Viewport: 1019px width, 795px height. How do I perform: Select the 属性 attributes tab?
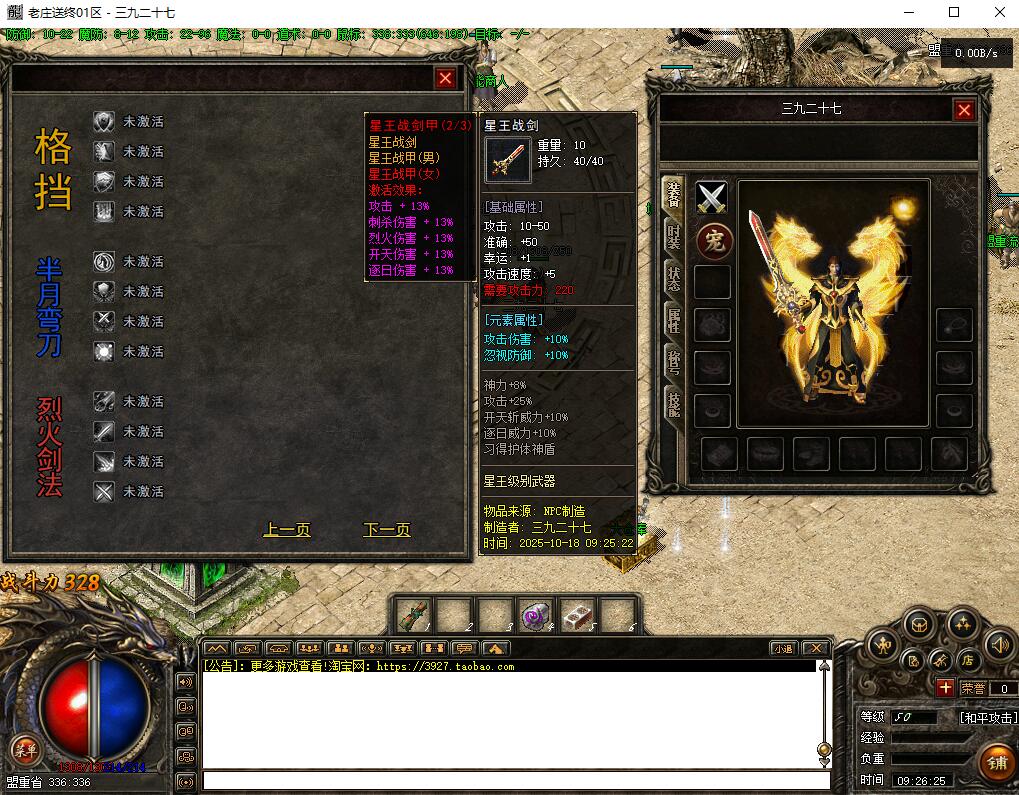[675, 320]
